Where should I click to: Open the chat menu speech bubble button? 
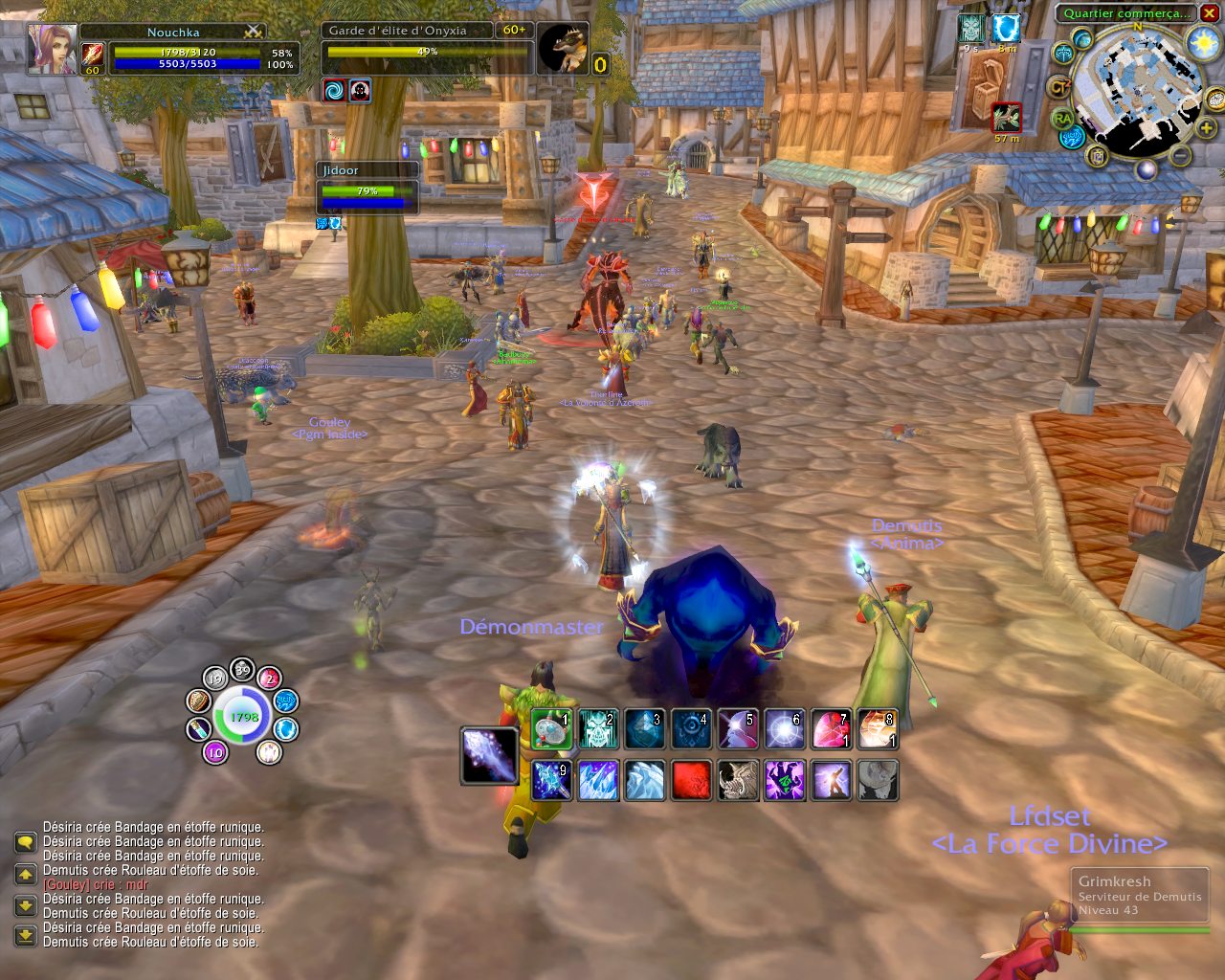coord(25,842)
